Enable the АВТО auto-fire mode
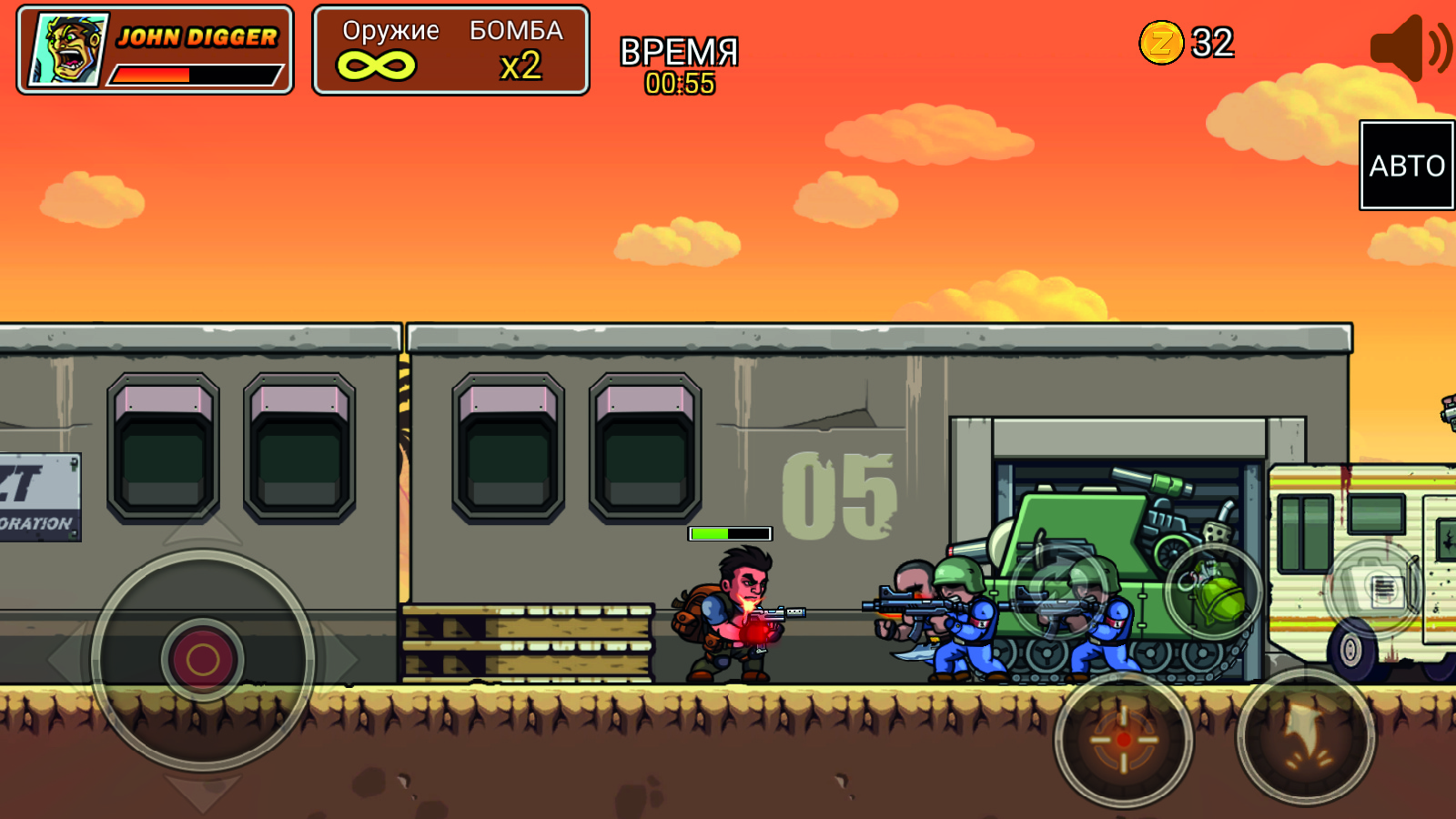 point(1405,165)
